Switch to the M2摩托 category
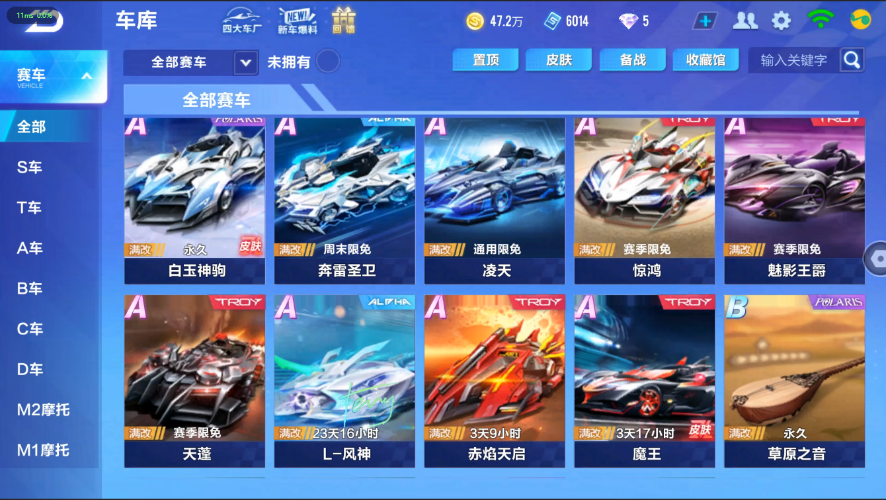Viewport: 886px width, 500px height. [x=43, y=410]
